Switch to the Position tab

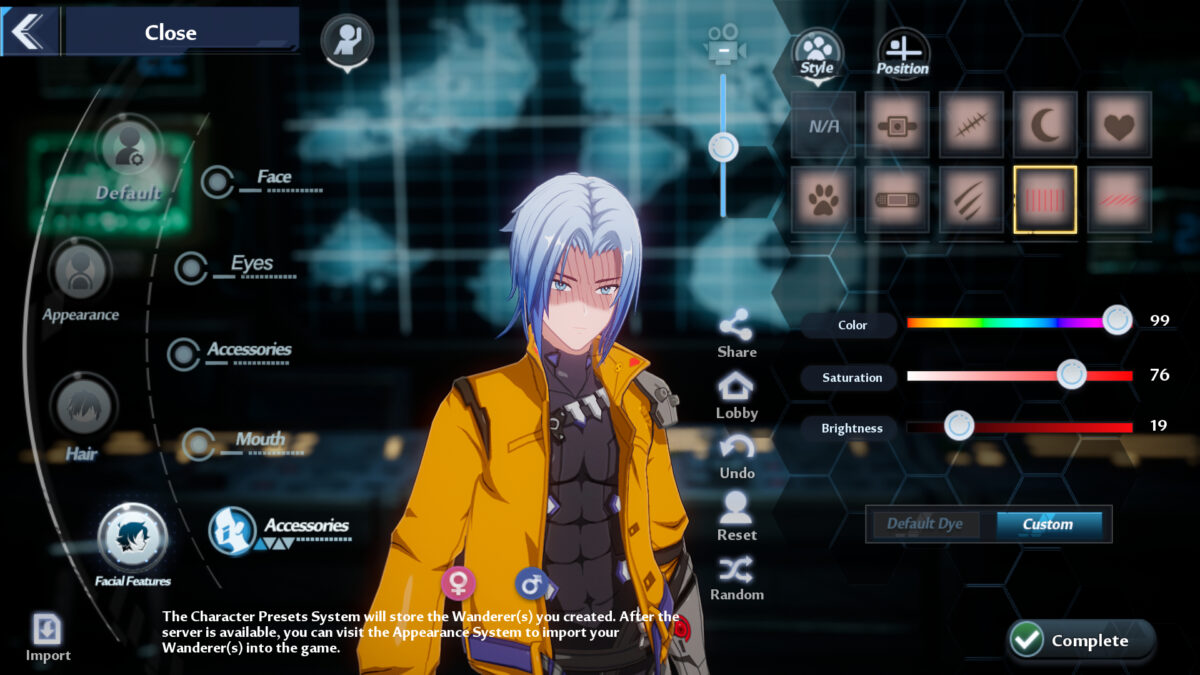[903, 54]
